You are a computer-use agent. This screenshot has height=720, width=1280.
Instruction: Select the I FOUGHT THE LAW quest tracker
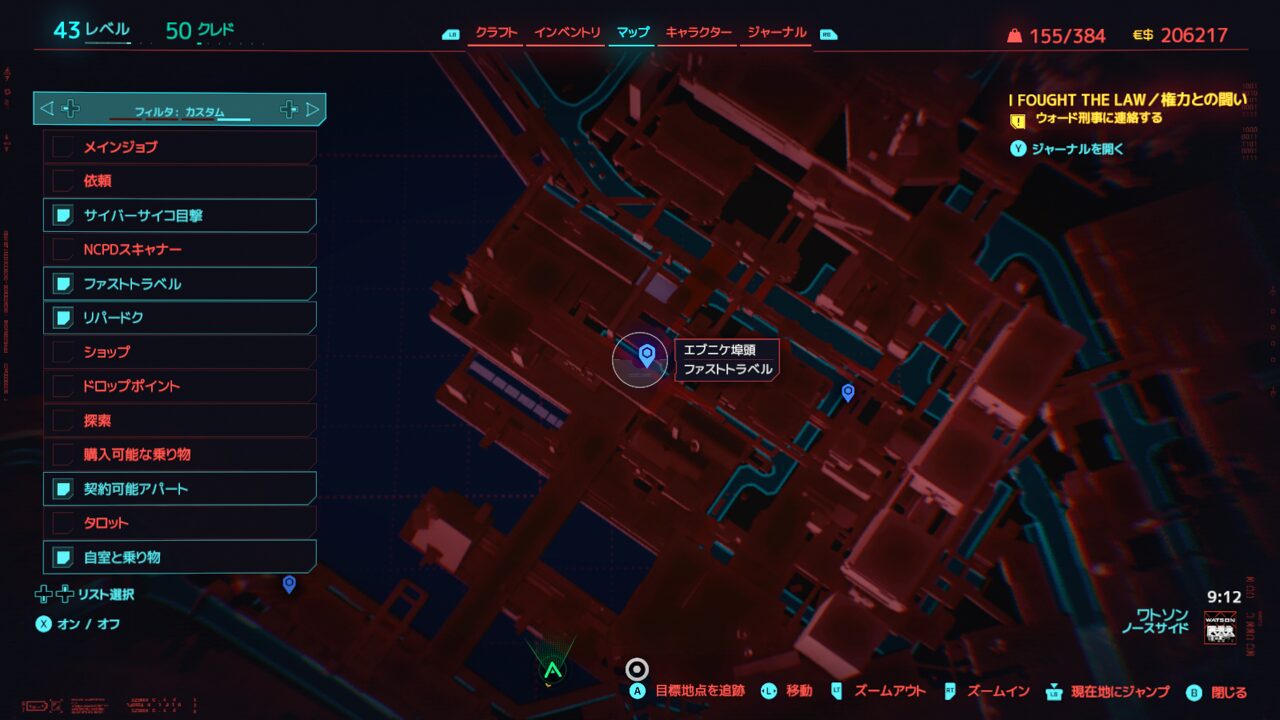[1127, 100]
